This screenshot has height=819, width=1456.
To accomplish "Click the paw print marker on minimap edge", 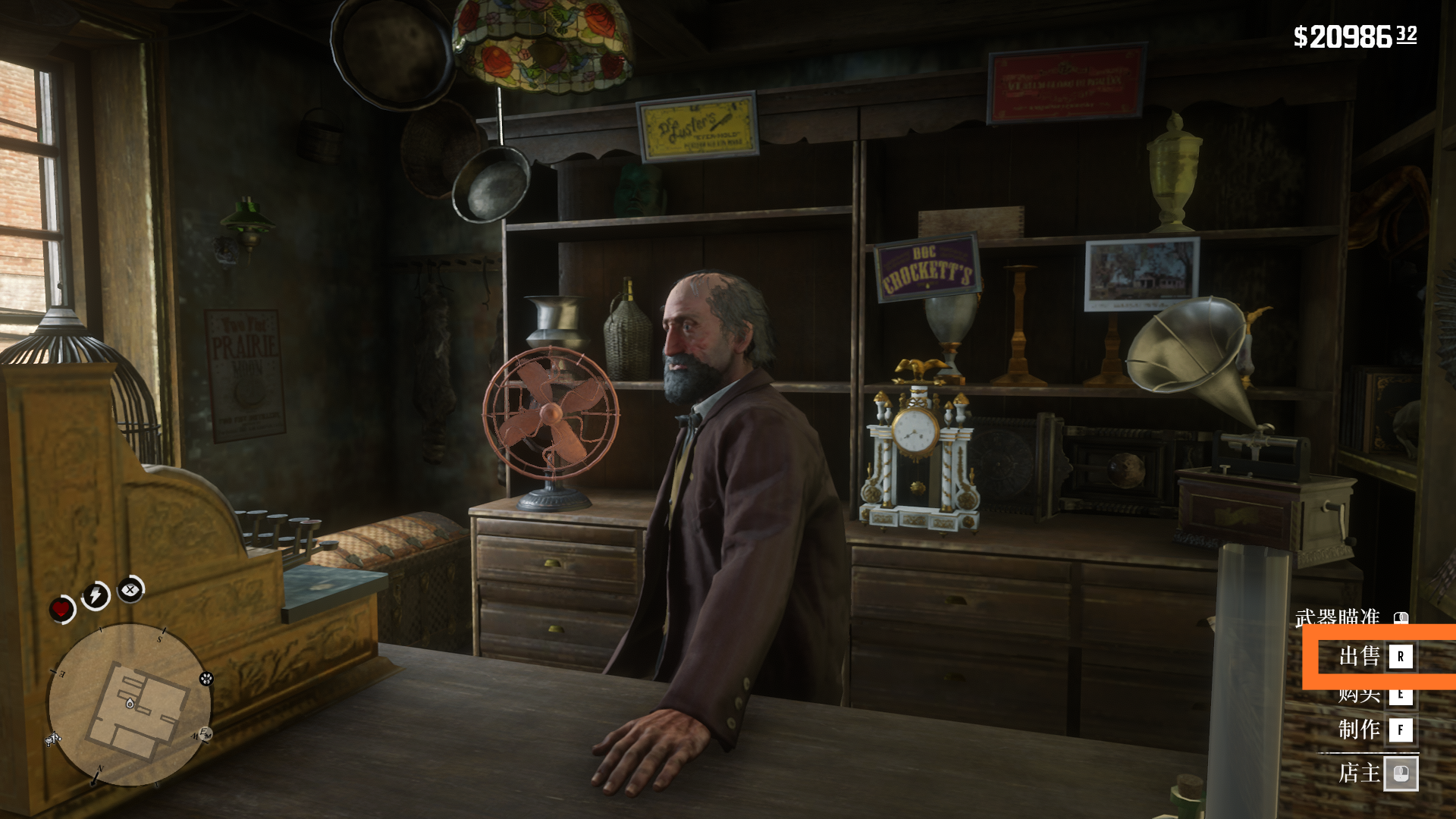I will [x=206, y=679].
